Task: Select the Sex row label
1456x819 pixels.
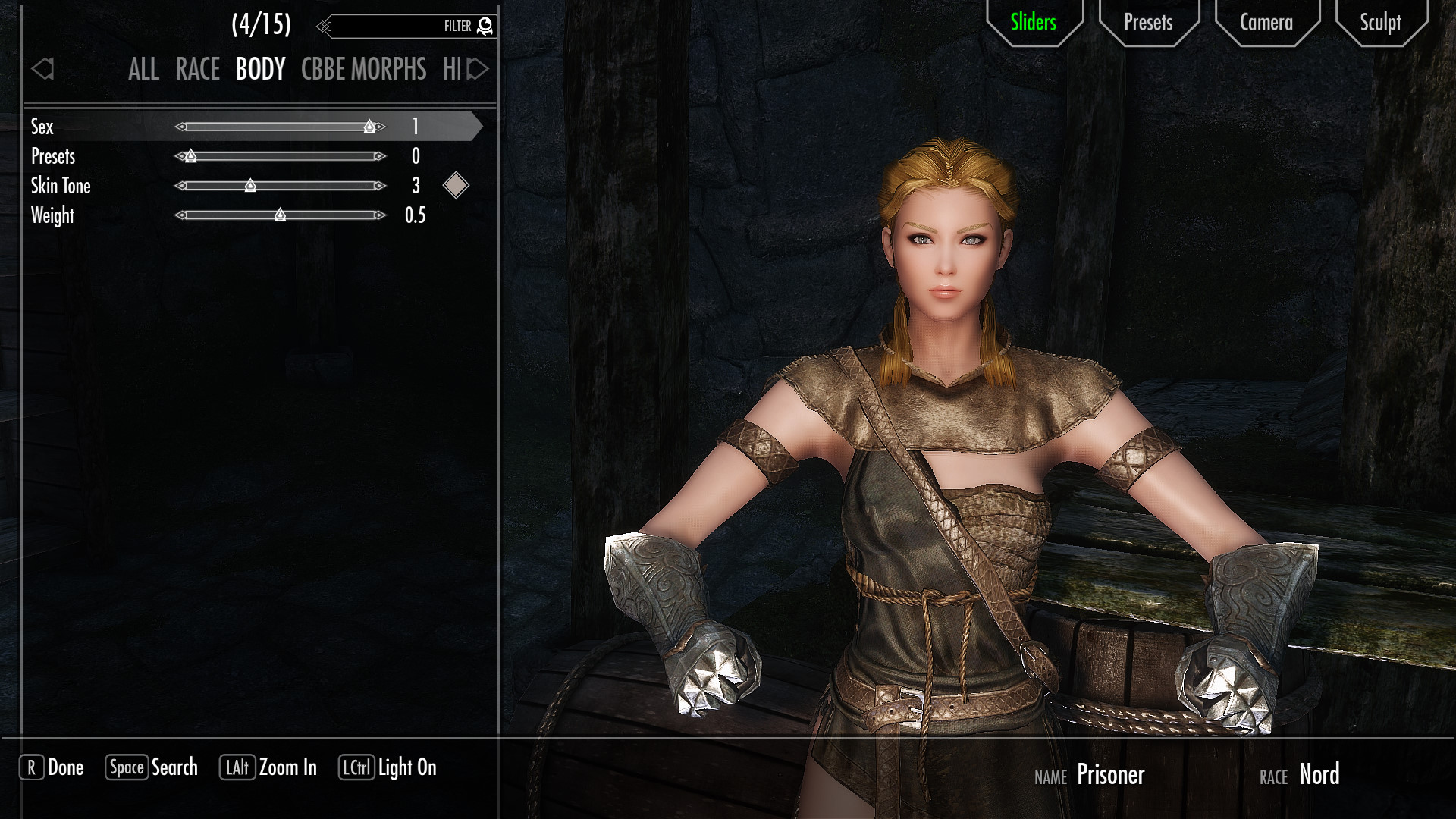Action: coord(42,127)
